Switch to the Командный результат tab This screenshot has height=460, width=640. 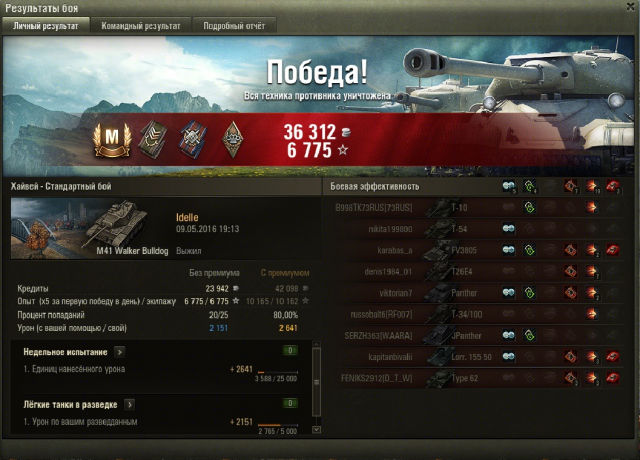click(141, 25)
